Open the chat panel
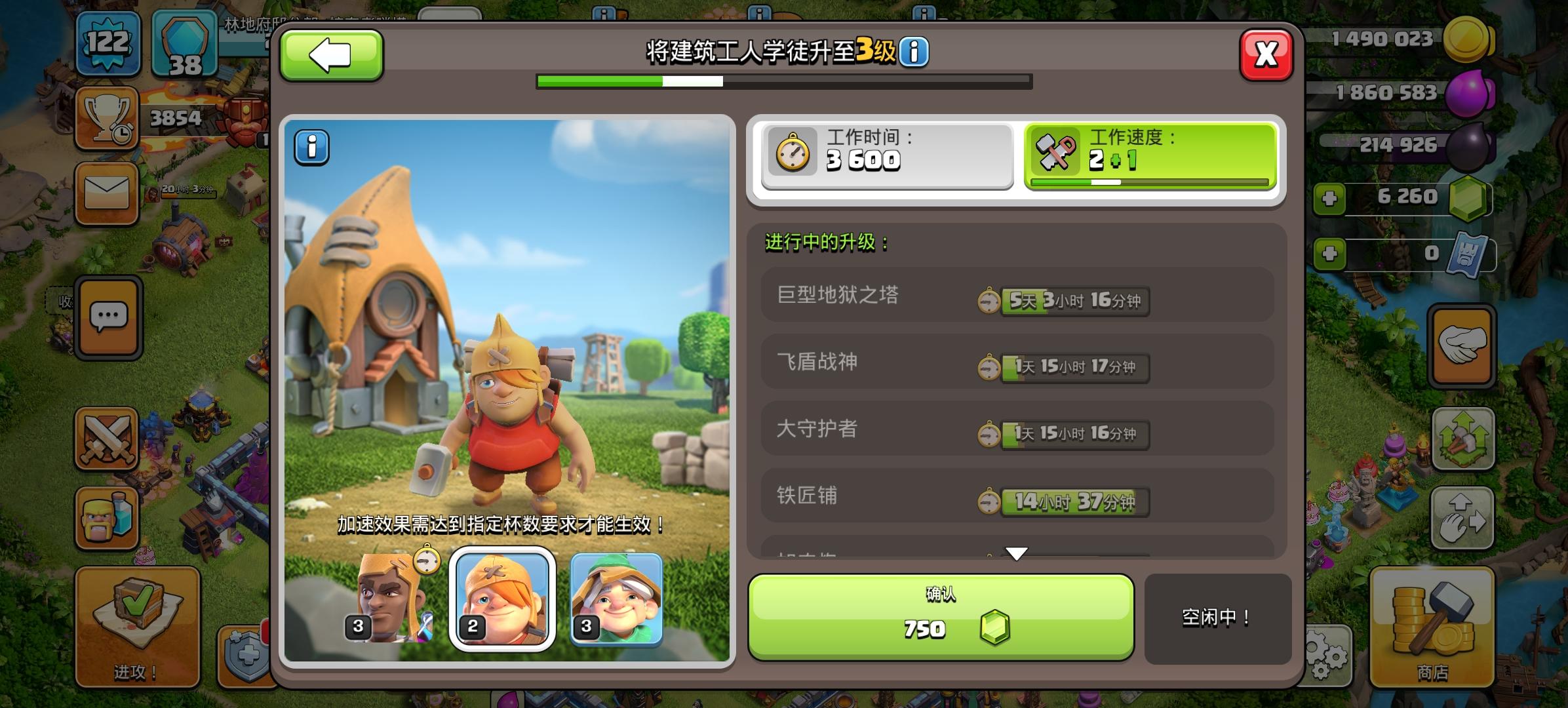The image size is (1568, 708). tap(108, 317)
